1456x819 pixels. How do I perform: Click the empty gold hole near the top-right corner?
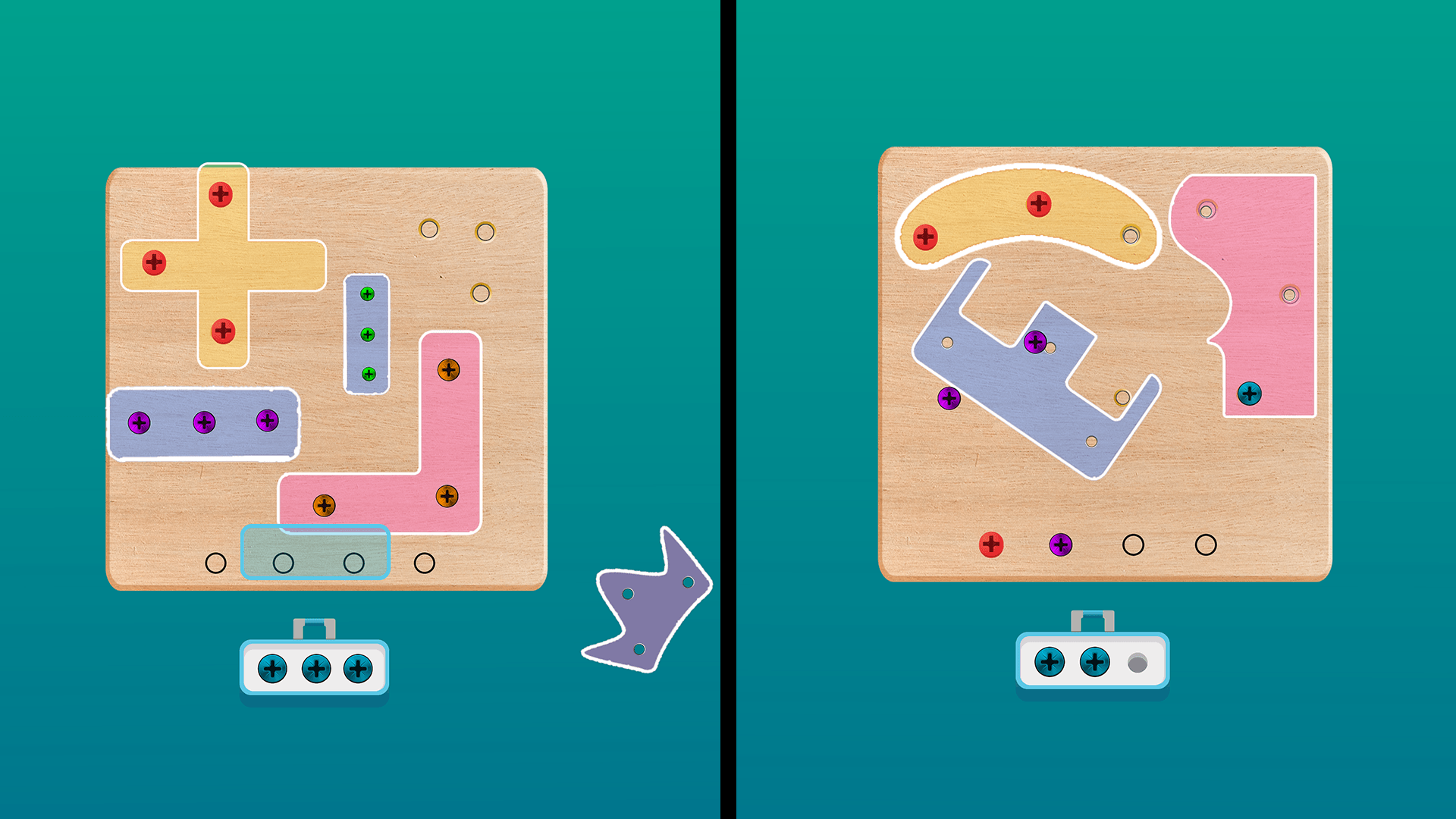(x=485, y=230)
